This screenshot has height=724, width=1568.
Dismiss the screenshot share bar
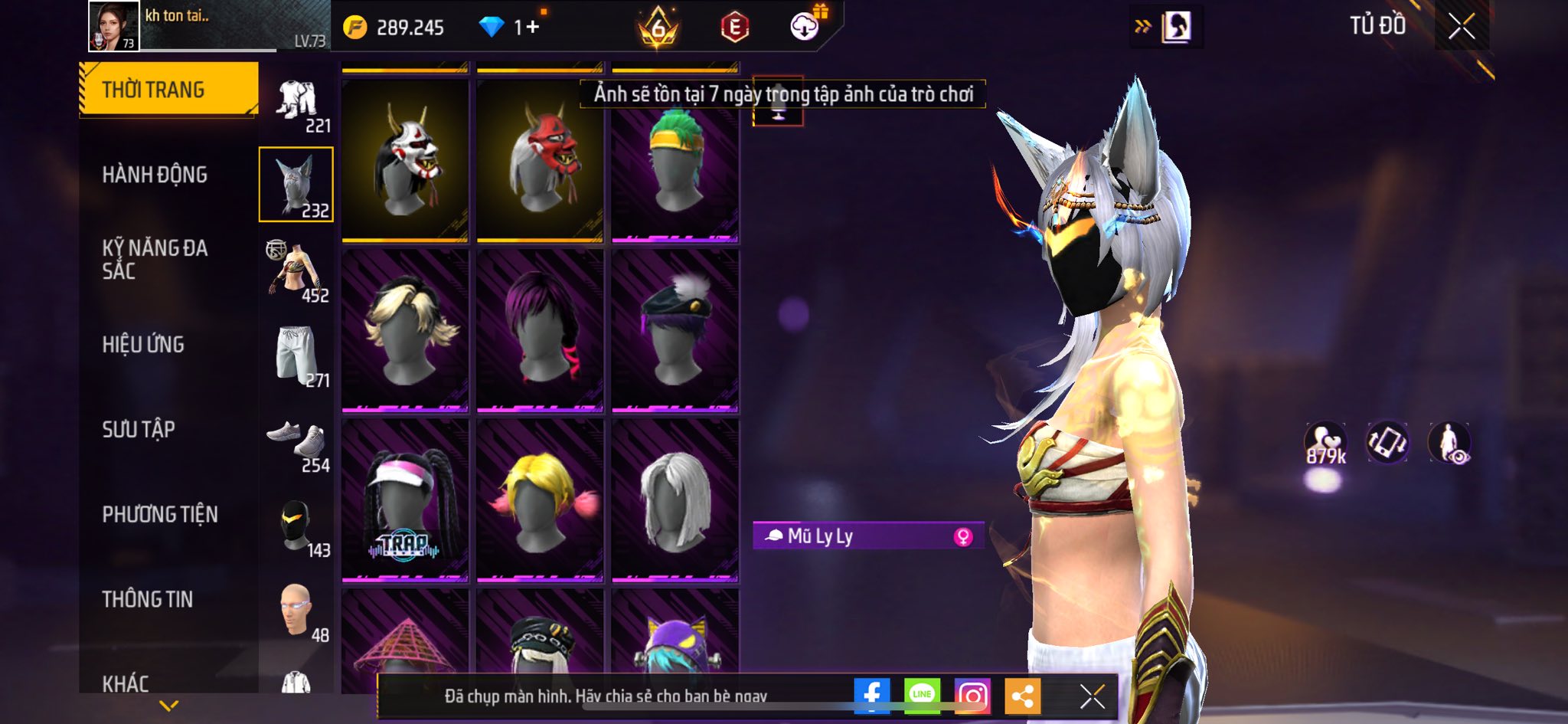[x=1092, y=696]
